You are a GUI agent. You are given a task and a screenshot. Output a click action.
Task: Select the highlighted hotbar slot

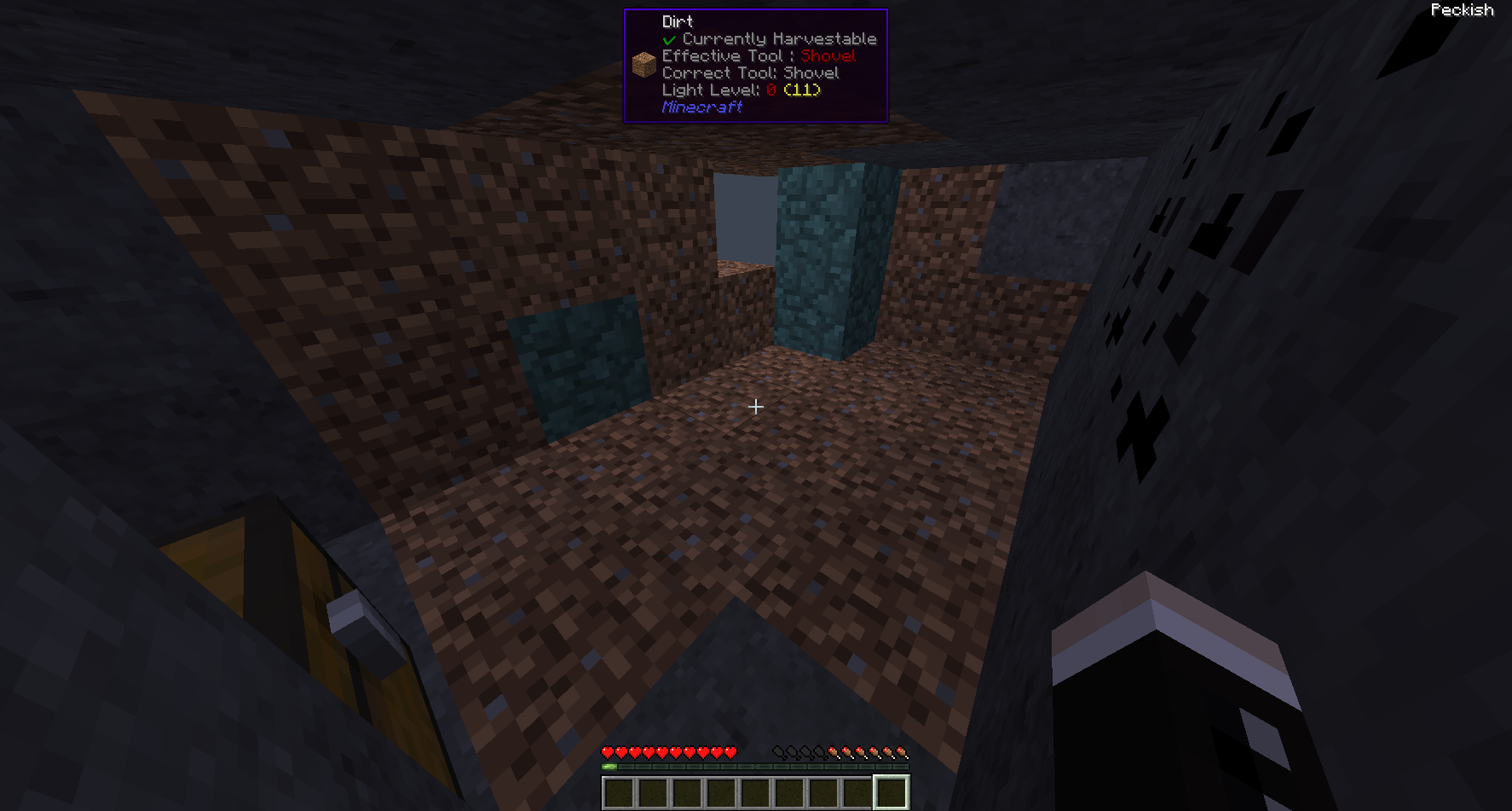(x=891, y=792)
